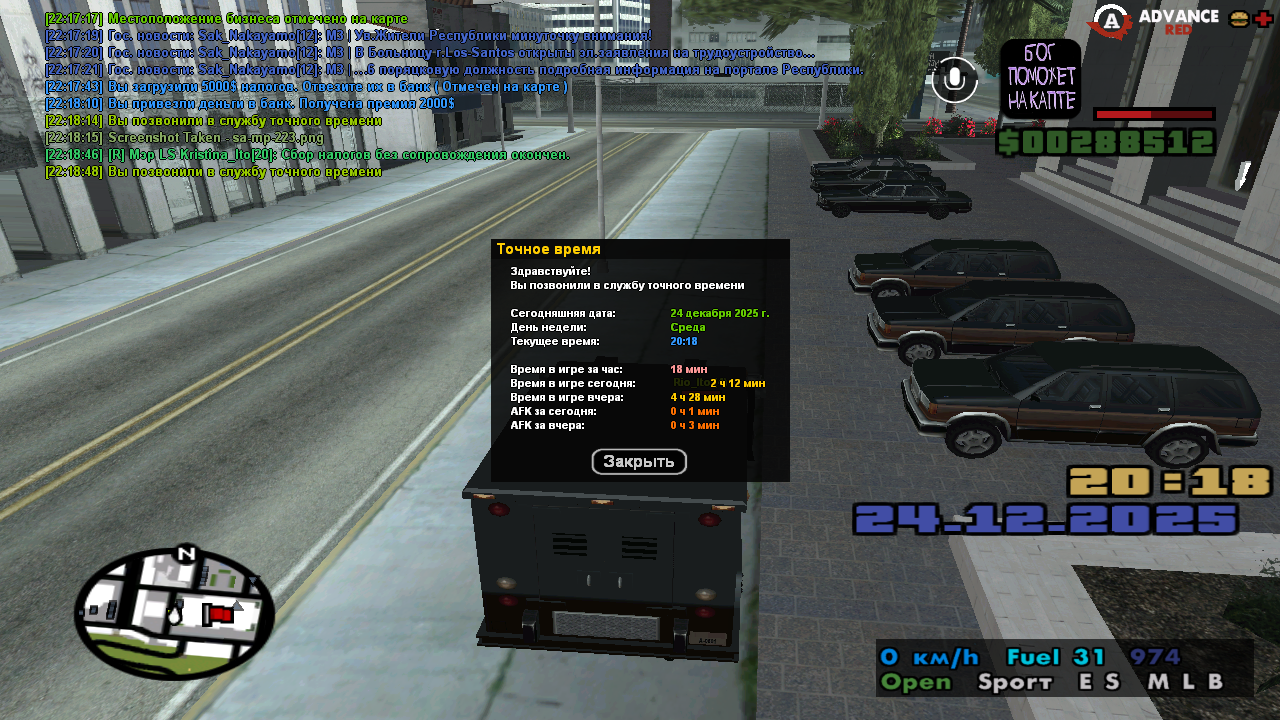Image resolution: width=1280 pixels, height=720 pixels.
Task: Select the red business marker on minimap
Action: pos(220,614)
